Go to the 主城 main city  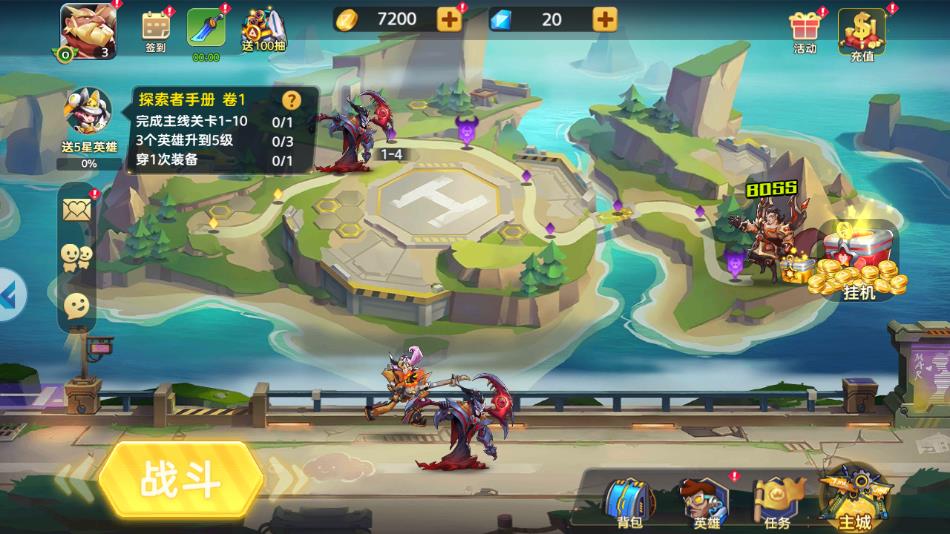(853, 497)
